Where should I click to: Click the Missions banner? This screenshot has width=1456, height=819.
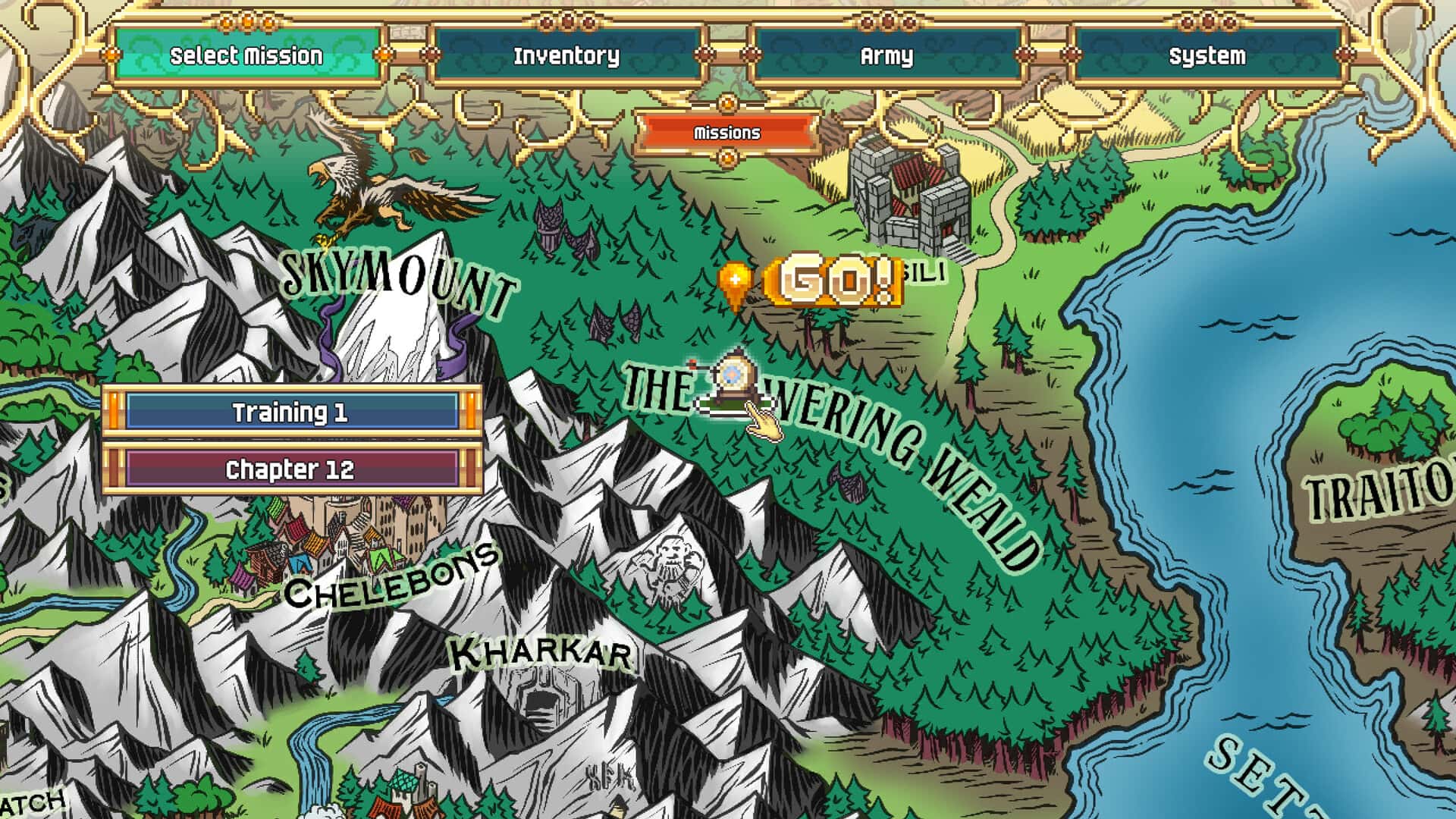(726, 133)
